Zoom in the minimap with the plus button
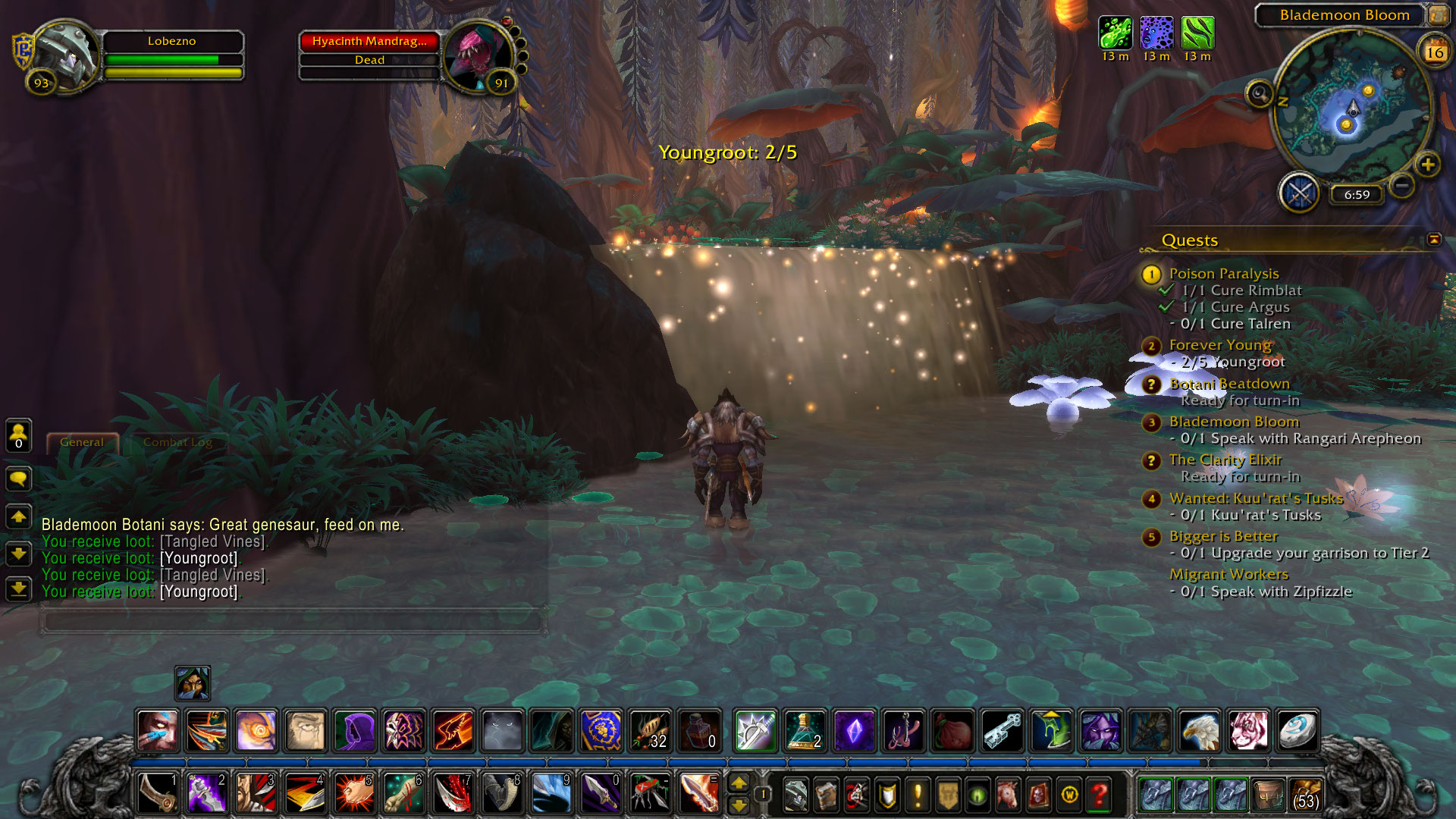Screen dimensions: 1456x819 1427,165
